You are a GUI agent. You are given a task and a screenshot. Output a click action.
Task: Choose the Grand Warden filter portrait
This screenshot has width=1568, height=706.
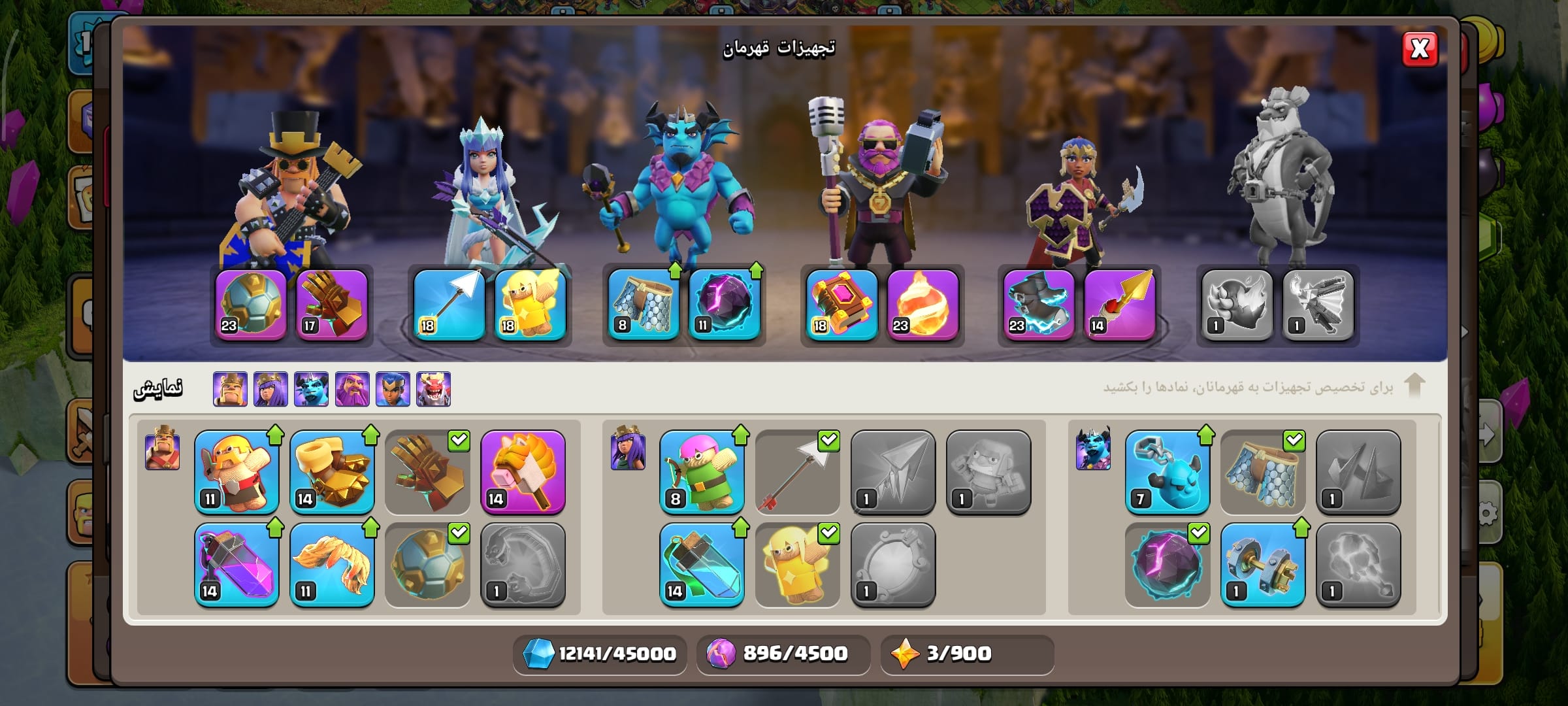coord(352,390)
